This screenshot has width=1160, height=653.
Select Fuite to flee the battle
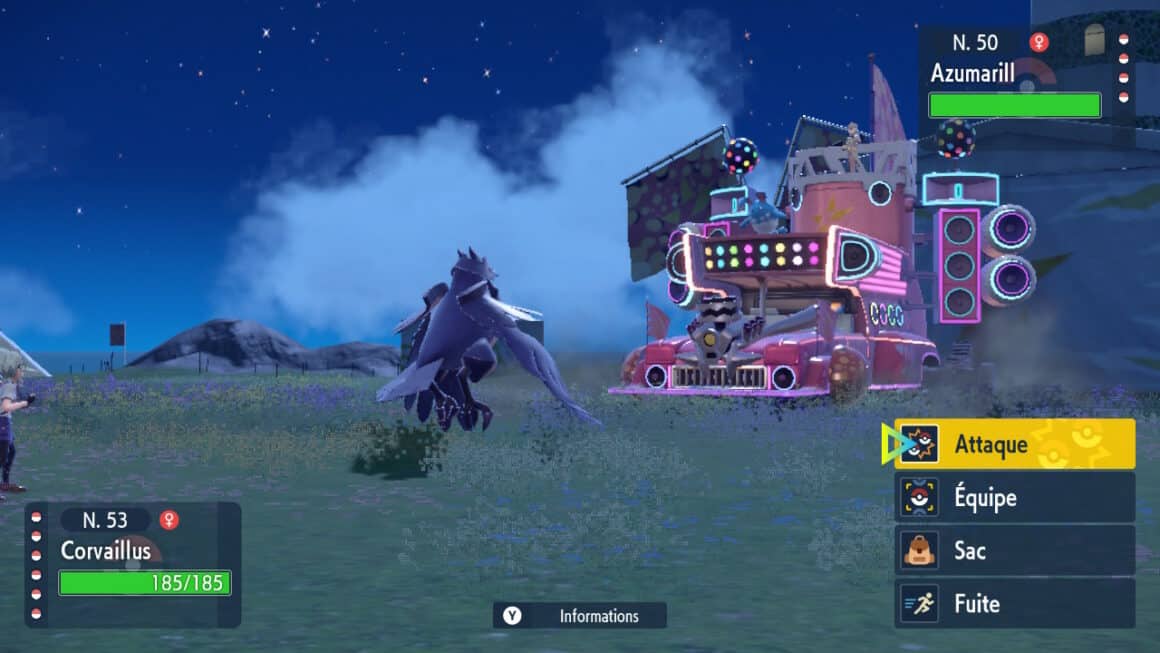tap(1014, 603)
